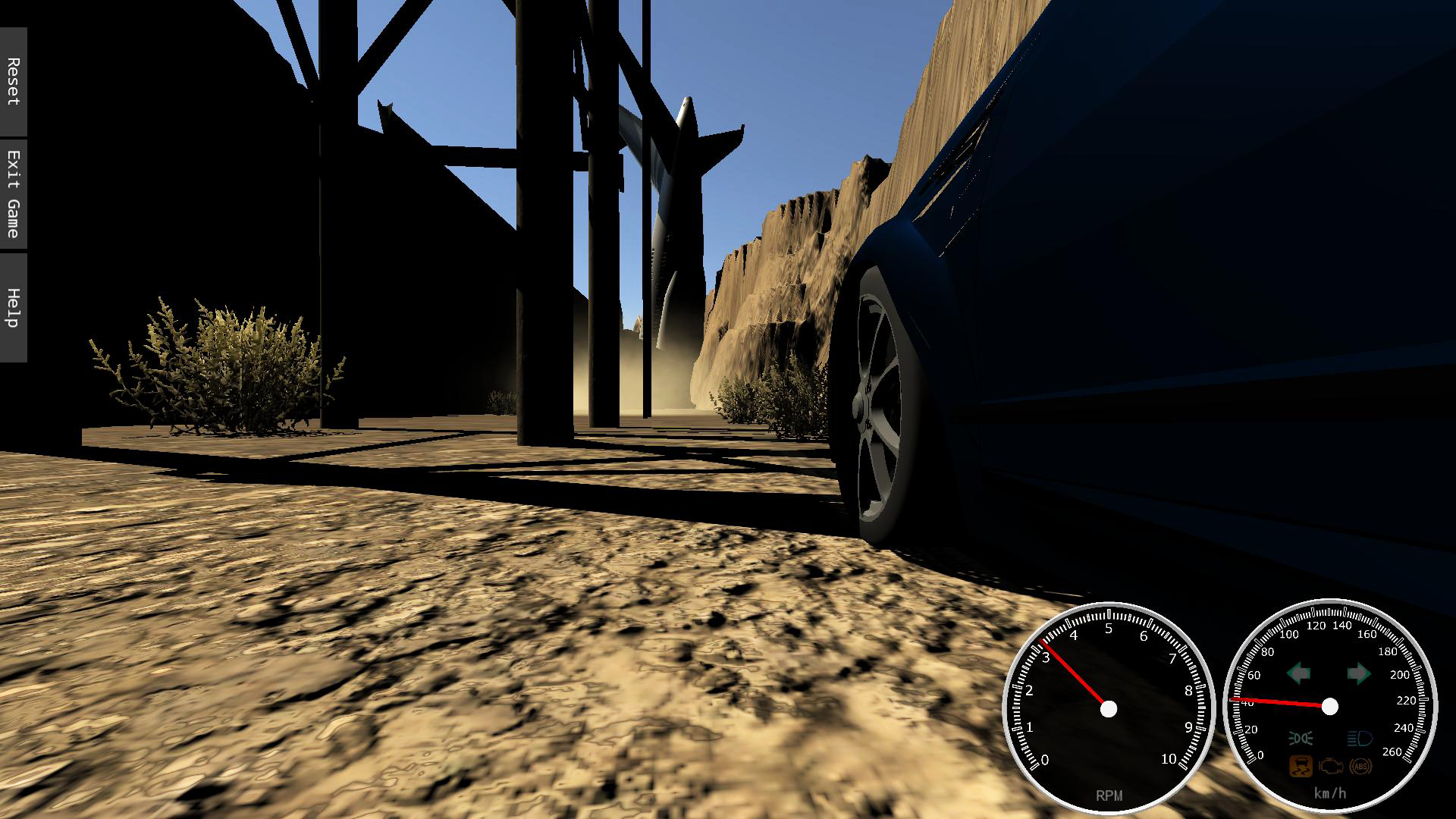Click the RPM label on the tachometer
Image resolution: width=1456 pixels, height=819 pixels.
(1108, 795)
